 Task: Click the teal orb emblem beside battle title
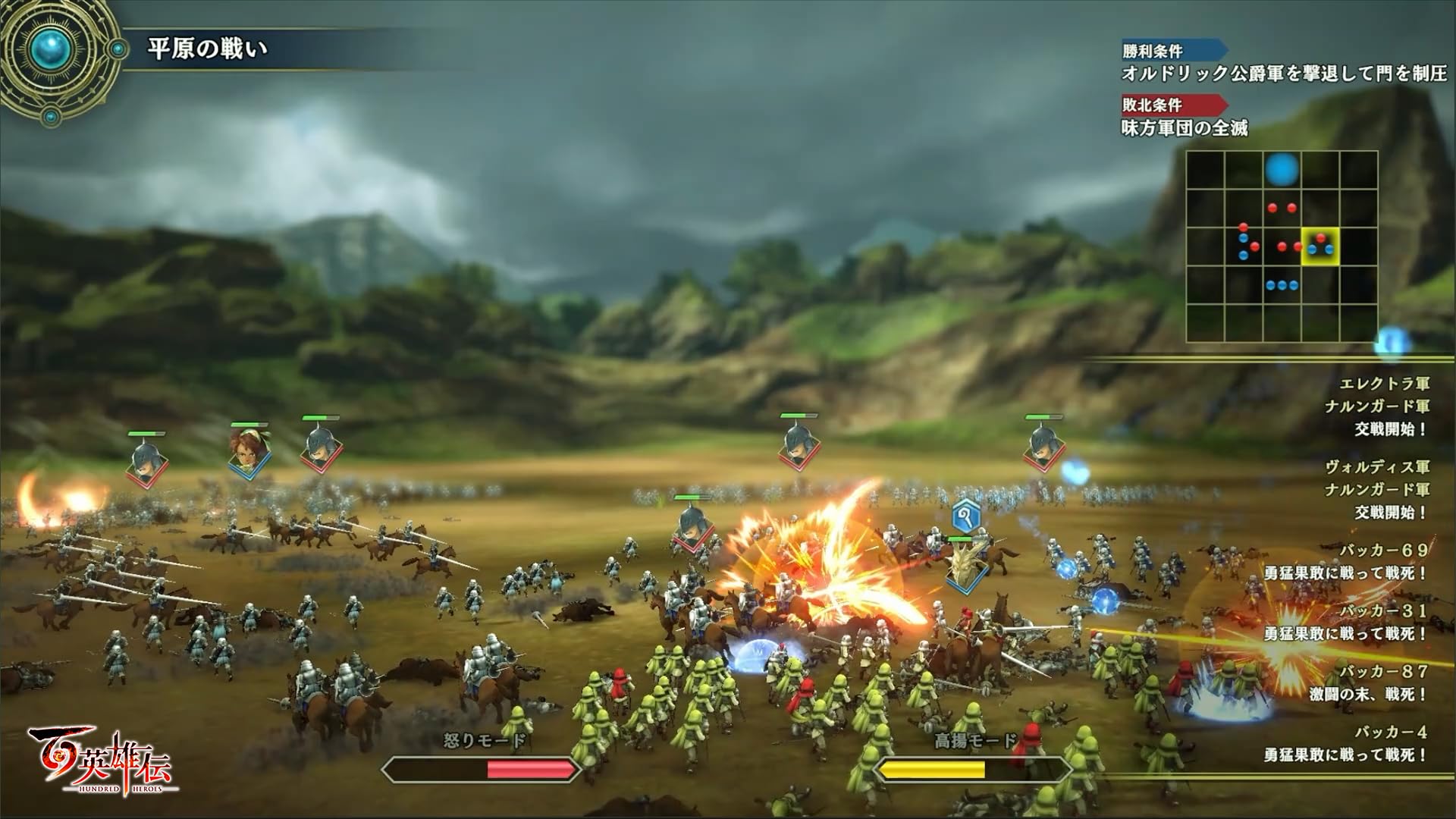[53, 50]
